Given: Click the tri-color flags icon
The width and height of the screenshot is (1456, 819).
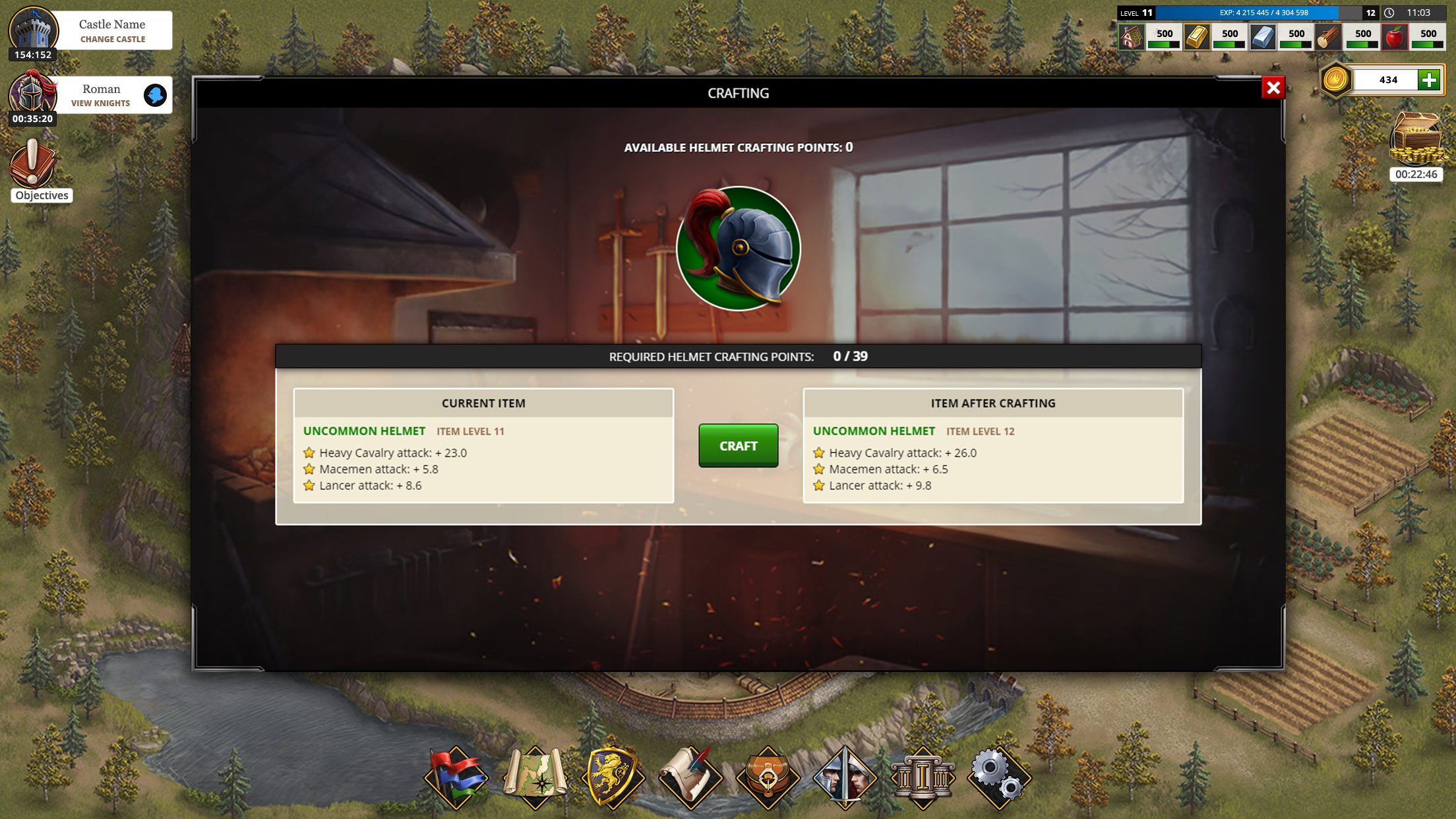Looking at the screenshot, I should pyautogui.click(x=457, y=778).
